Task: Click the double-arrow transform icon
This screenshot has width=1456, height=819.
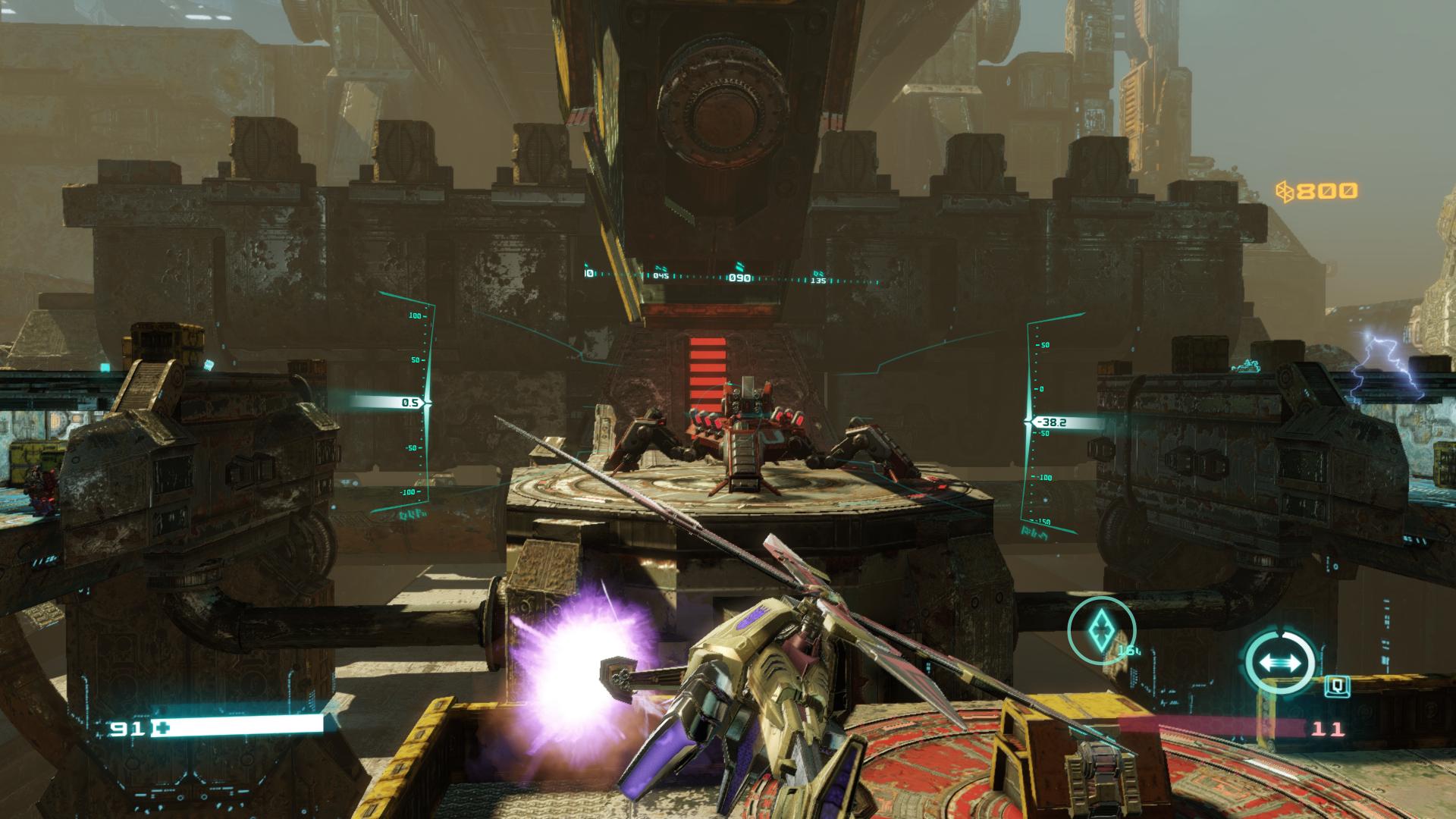Action: point(1279,662)
